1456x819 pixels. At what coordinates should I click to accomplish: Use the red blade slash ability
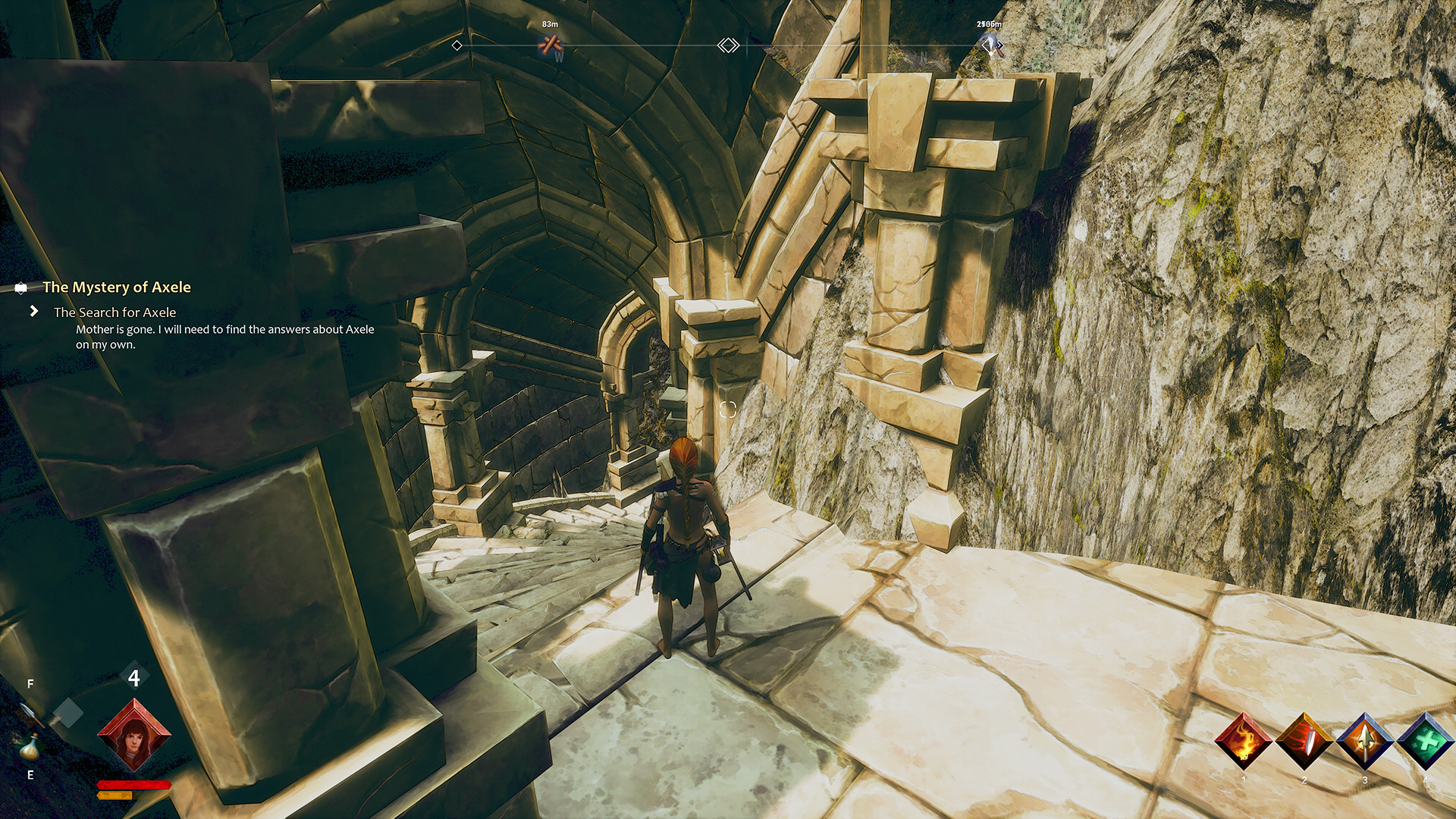click(x=1304, y=742)
